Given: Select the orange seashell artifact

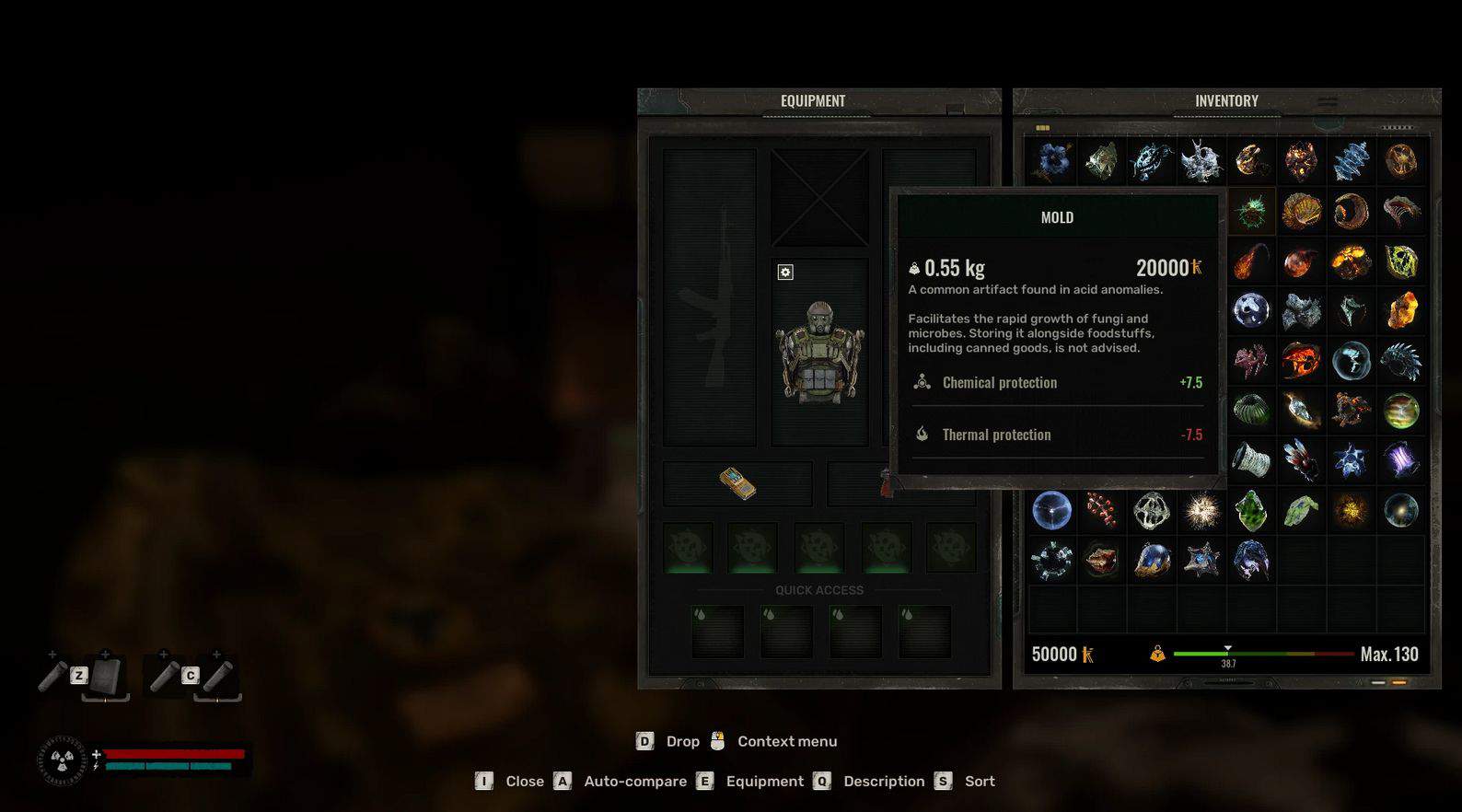Looking at the screenshot, I should (1301, 212).
